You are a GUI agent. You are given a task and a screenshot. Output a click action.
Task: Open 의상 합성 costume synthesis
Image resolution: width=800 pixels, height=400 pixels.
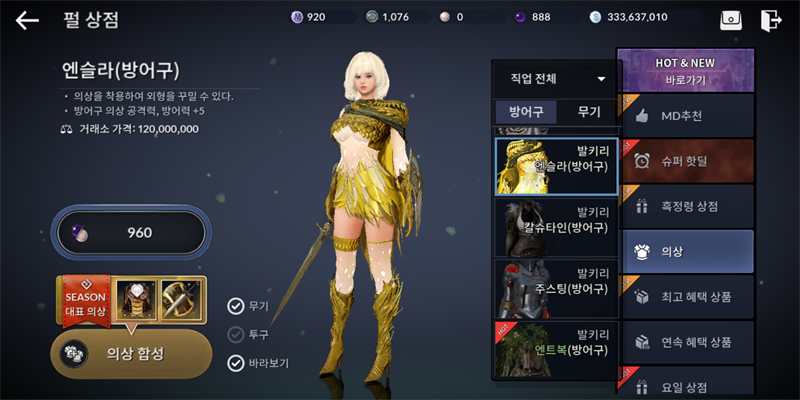click(x=131, y=353)
